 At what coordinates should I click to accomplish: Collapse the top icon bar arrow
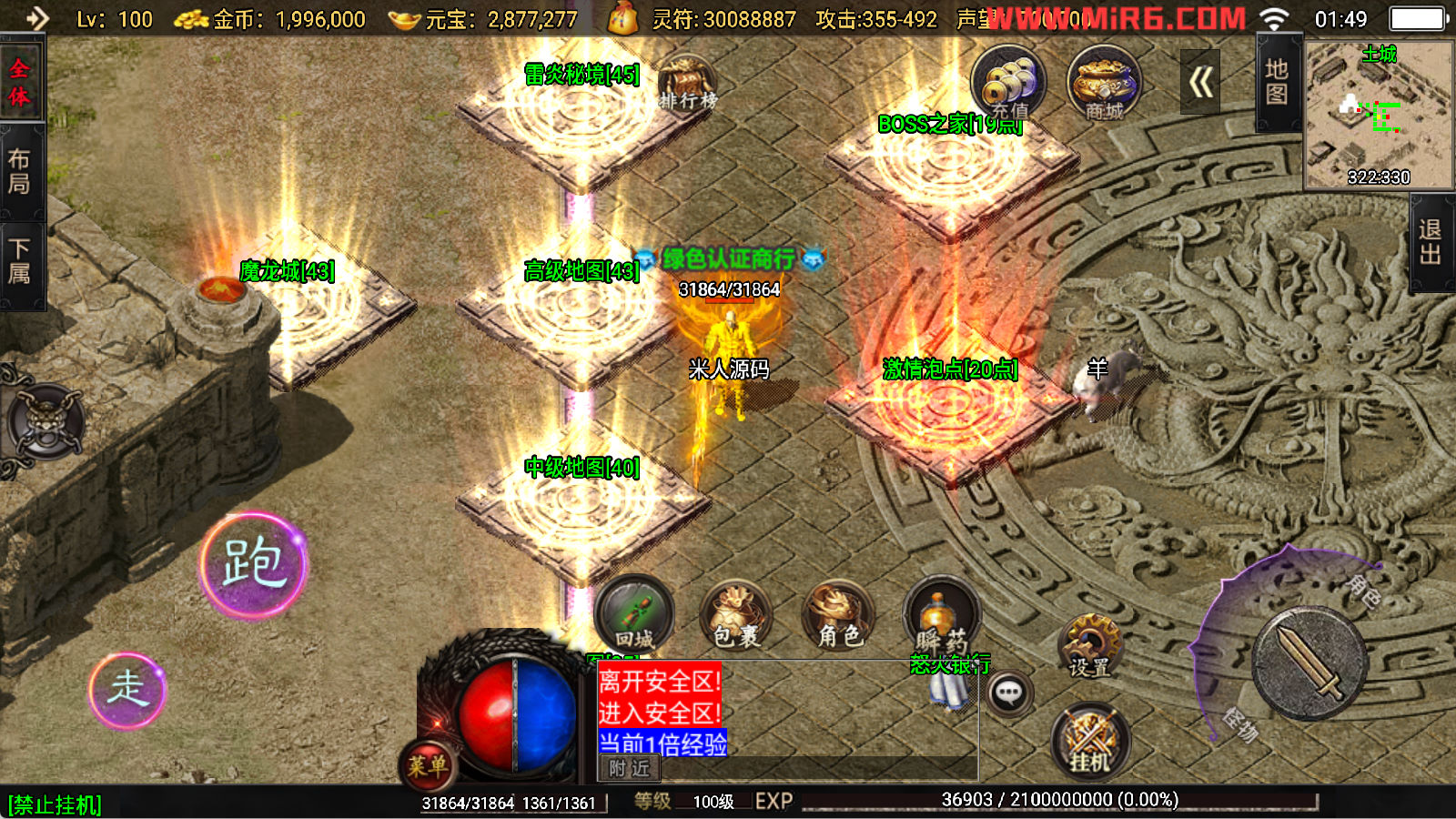pos(1200,83)
